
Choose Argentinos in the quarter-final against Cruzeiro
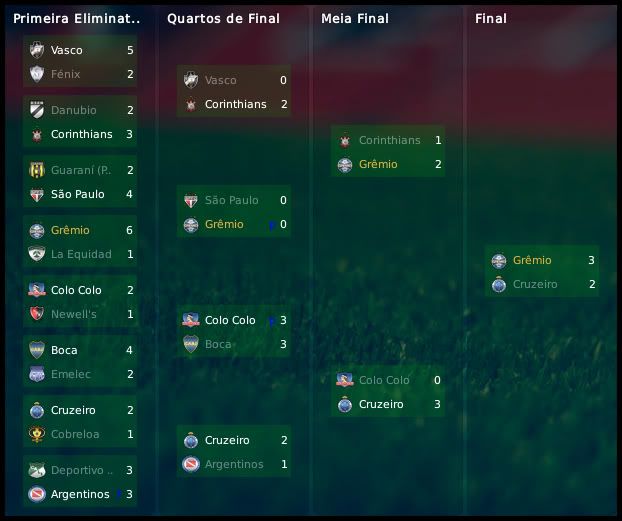(x=234, y=464)
